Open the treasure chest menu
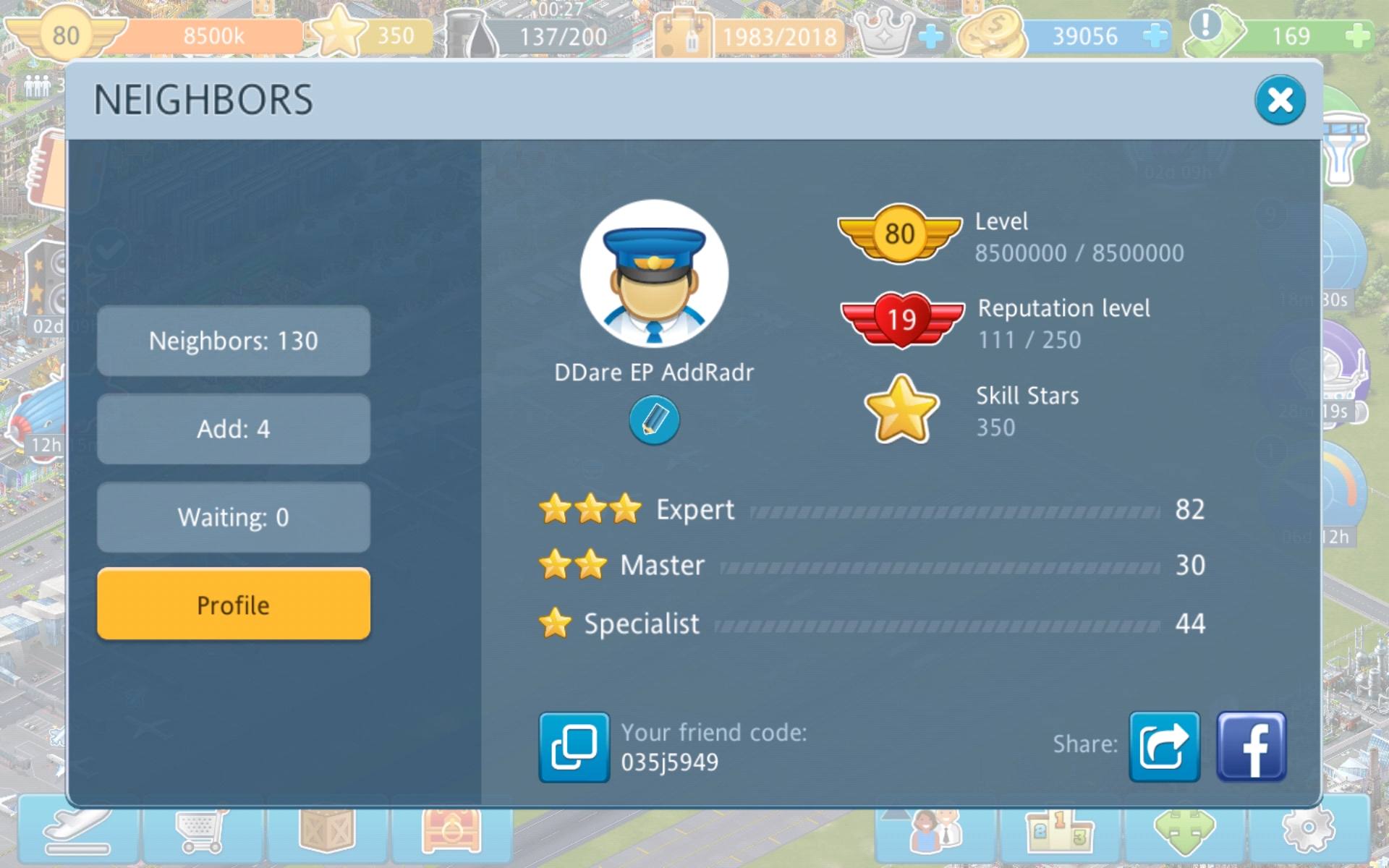 [451, 830]
